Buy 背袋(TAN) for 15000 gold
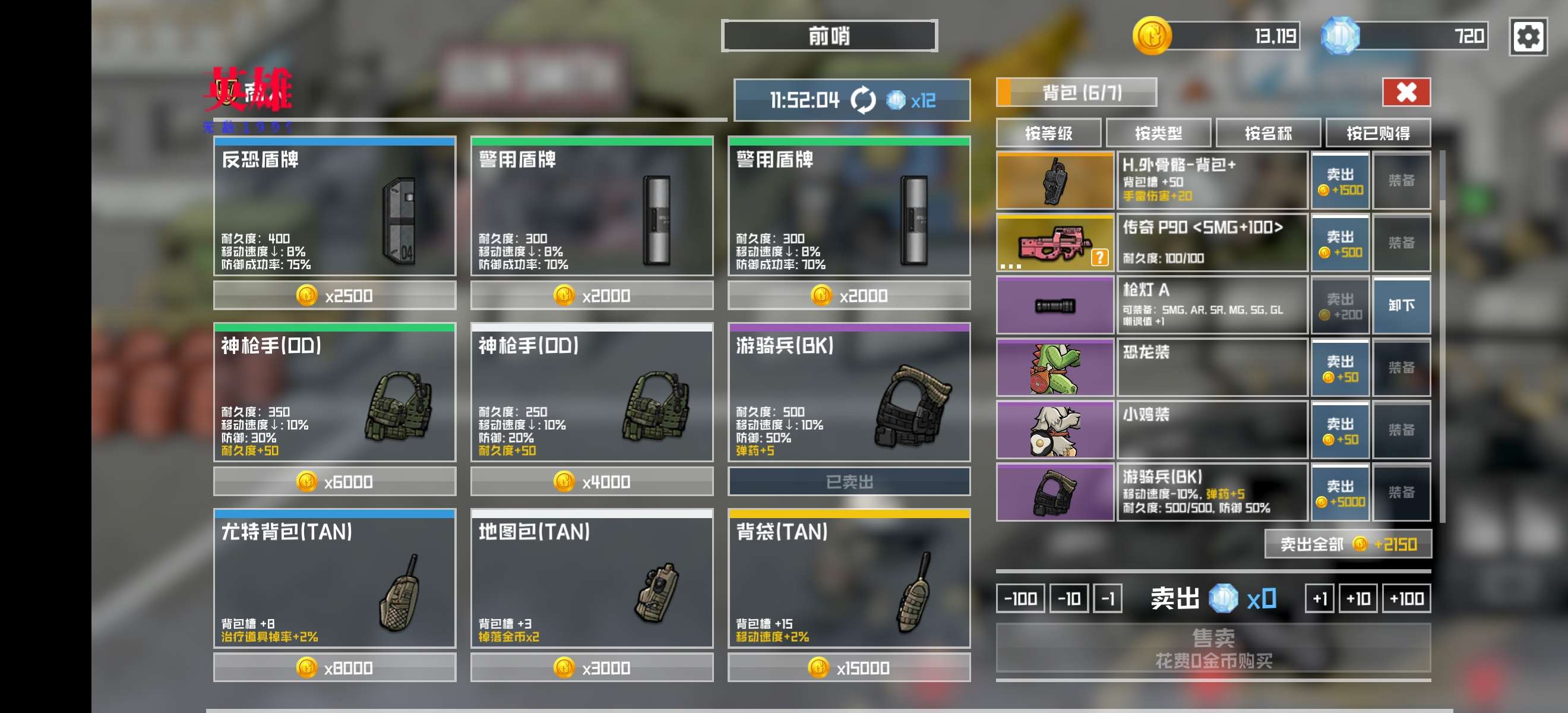This screenshot has width=1568, height=713. pyautogui.click(x=849, y=668)
